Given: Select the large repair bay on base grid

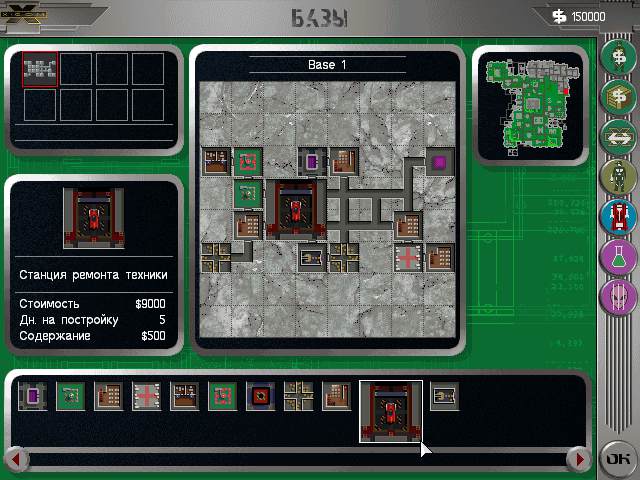Looking at the screenshot, I should click(x=297, y=210).
